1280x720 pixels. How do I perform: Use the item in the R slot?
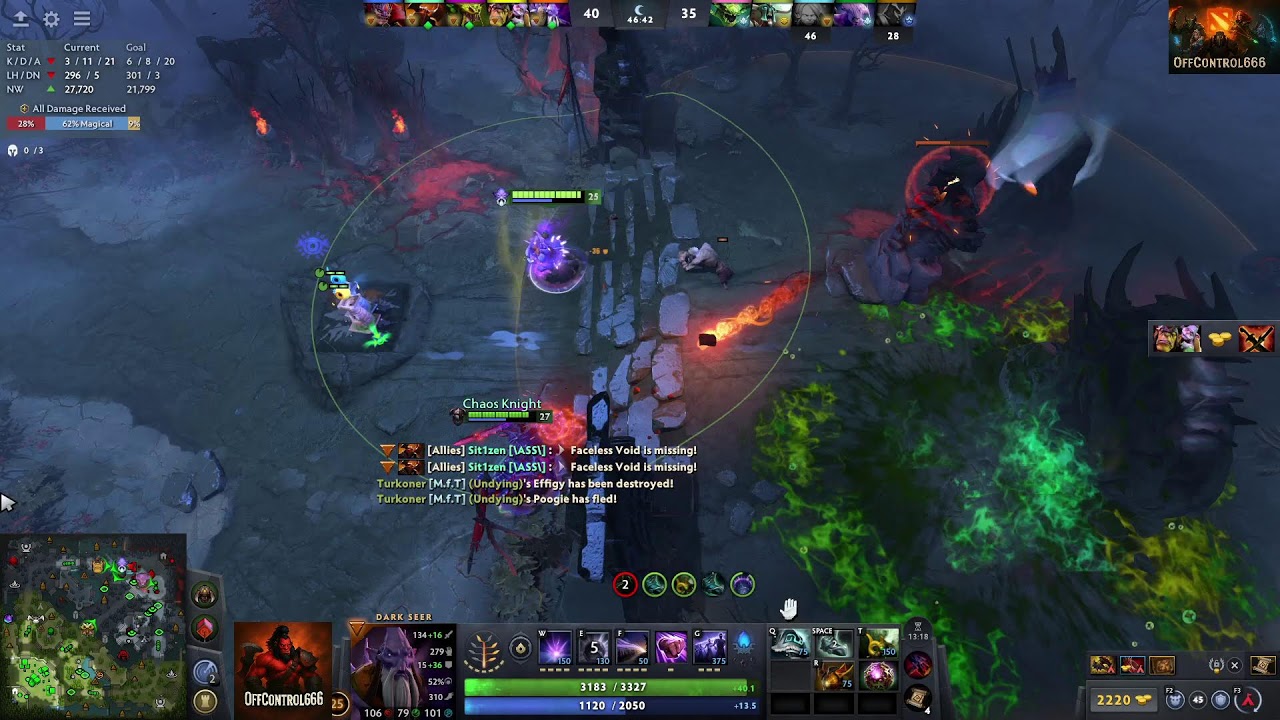click(x=833, y=676)
